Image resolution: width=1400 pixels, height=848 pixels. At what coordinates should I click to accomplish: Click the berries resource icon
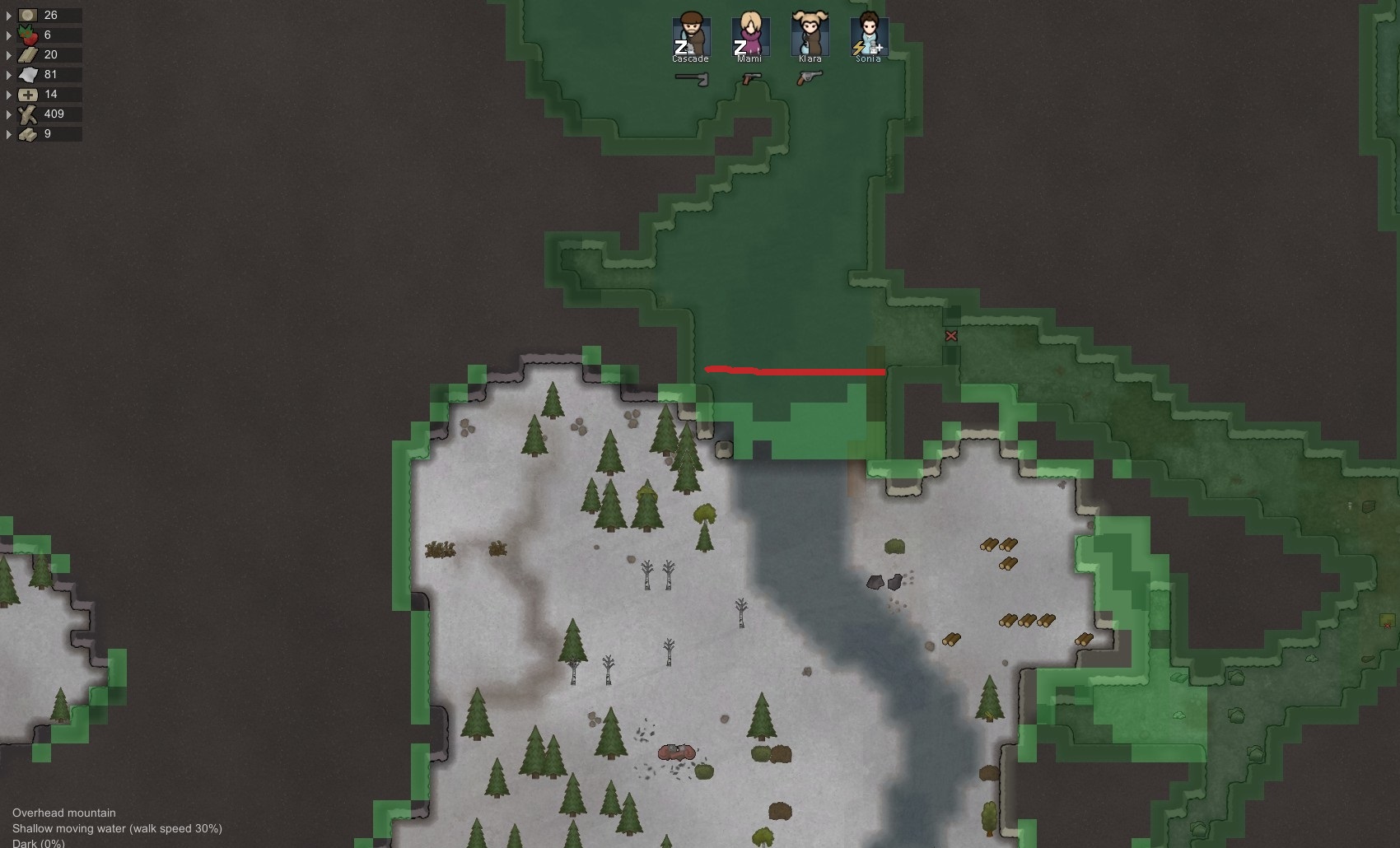[28, 35]
